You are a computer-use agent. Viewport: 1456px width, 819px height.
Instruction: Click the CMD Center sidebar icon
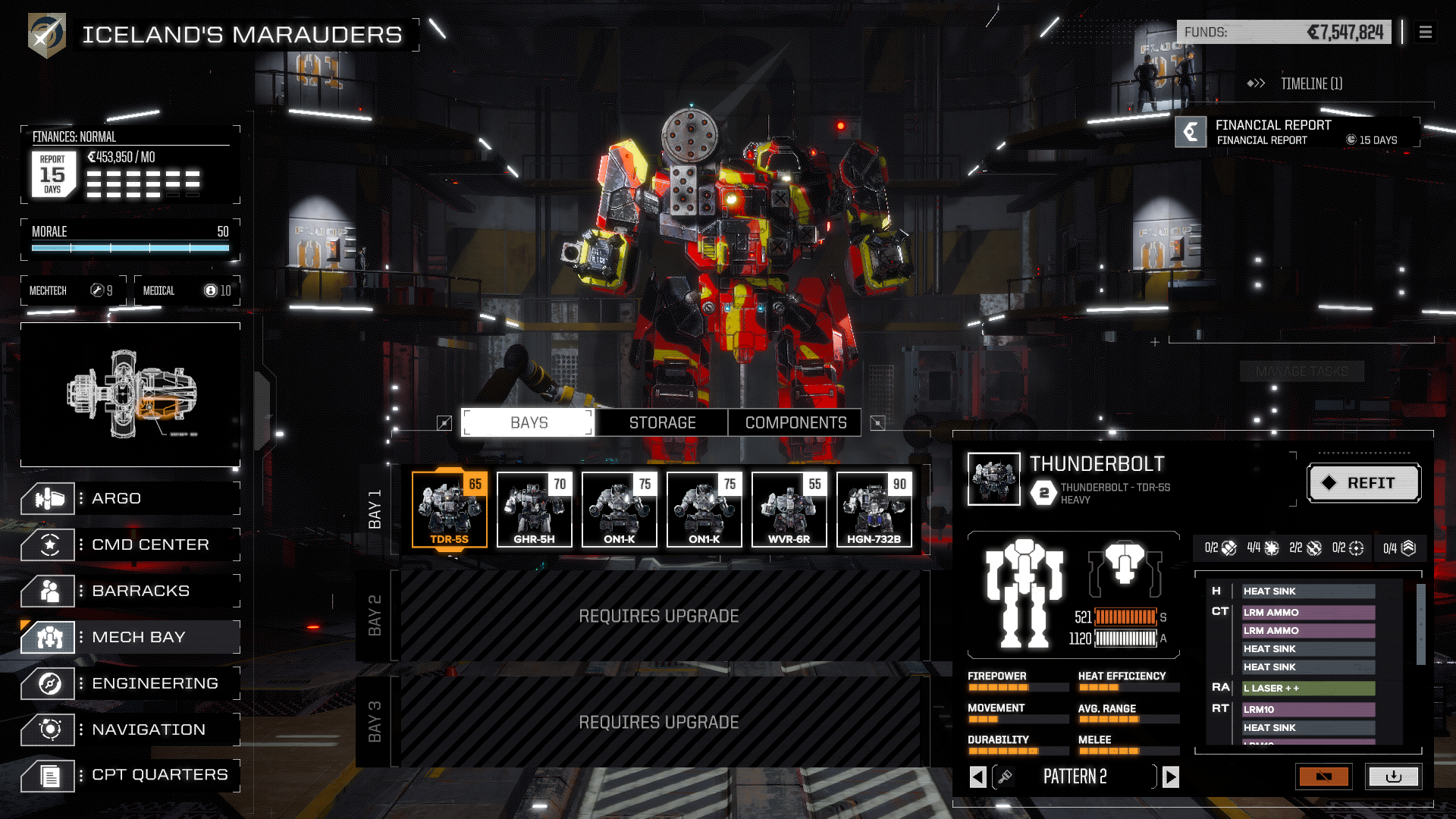pos(48,544)
